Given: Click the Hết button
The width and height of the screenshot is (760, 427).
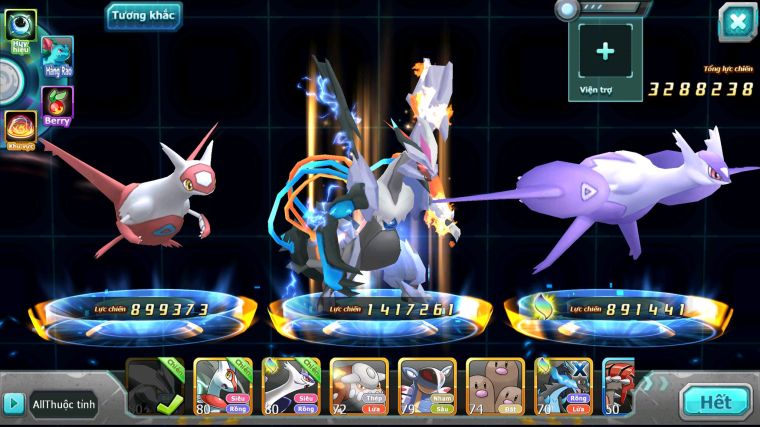Looking at the screenshot, I should coord(715,402).
